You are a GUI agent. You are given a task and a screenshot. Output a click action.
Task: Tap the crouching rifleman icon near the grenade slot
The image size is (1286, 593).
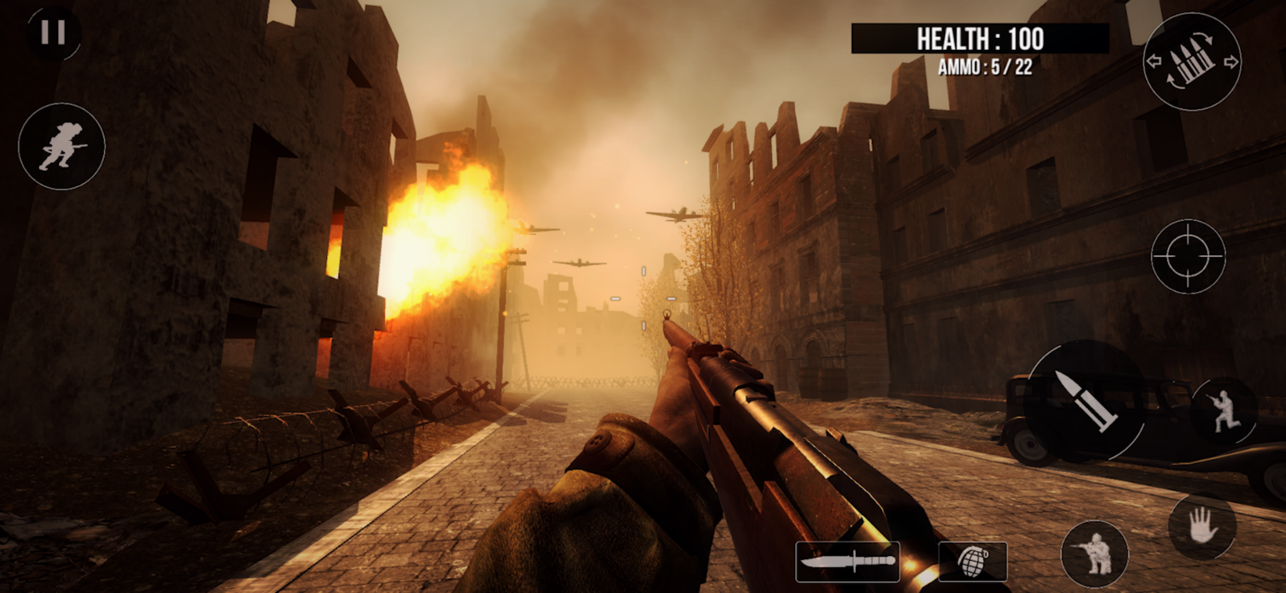pyautogui.click(x=1094, y=554)
